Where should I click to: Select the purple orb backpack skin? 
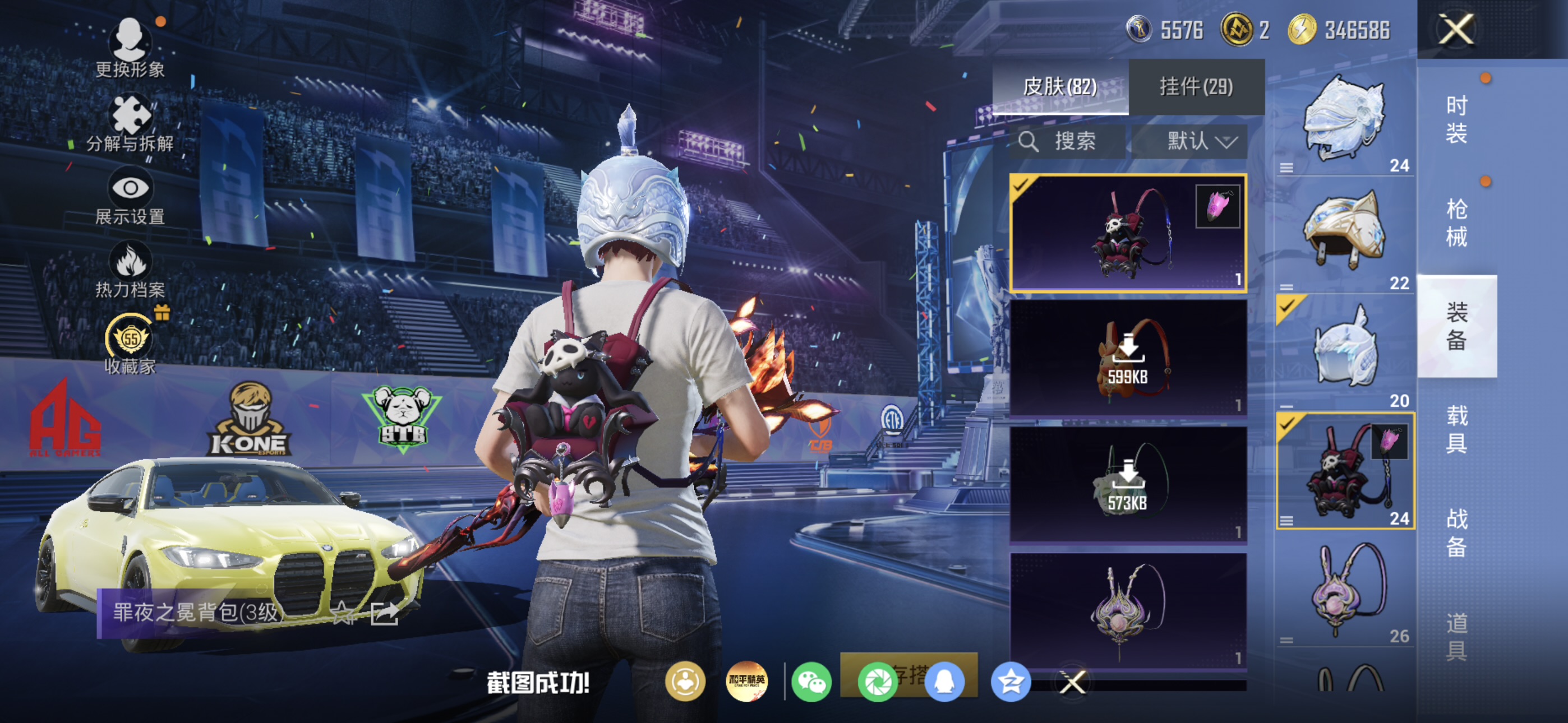[x=1127, y=610]
